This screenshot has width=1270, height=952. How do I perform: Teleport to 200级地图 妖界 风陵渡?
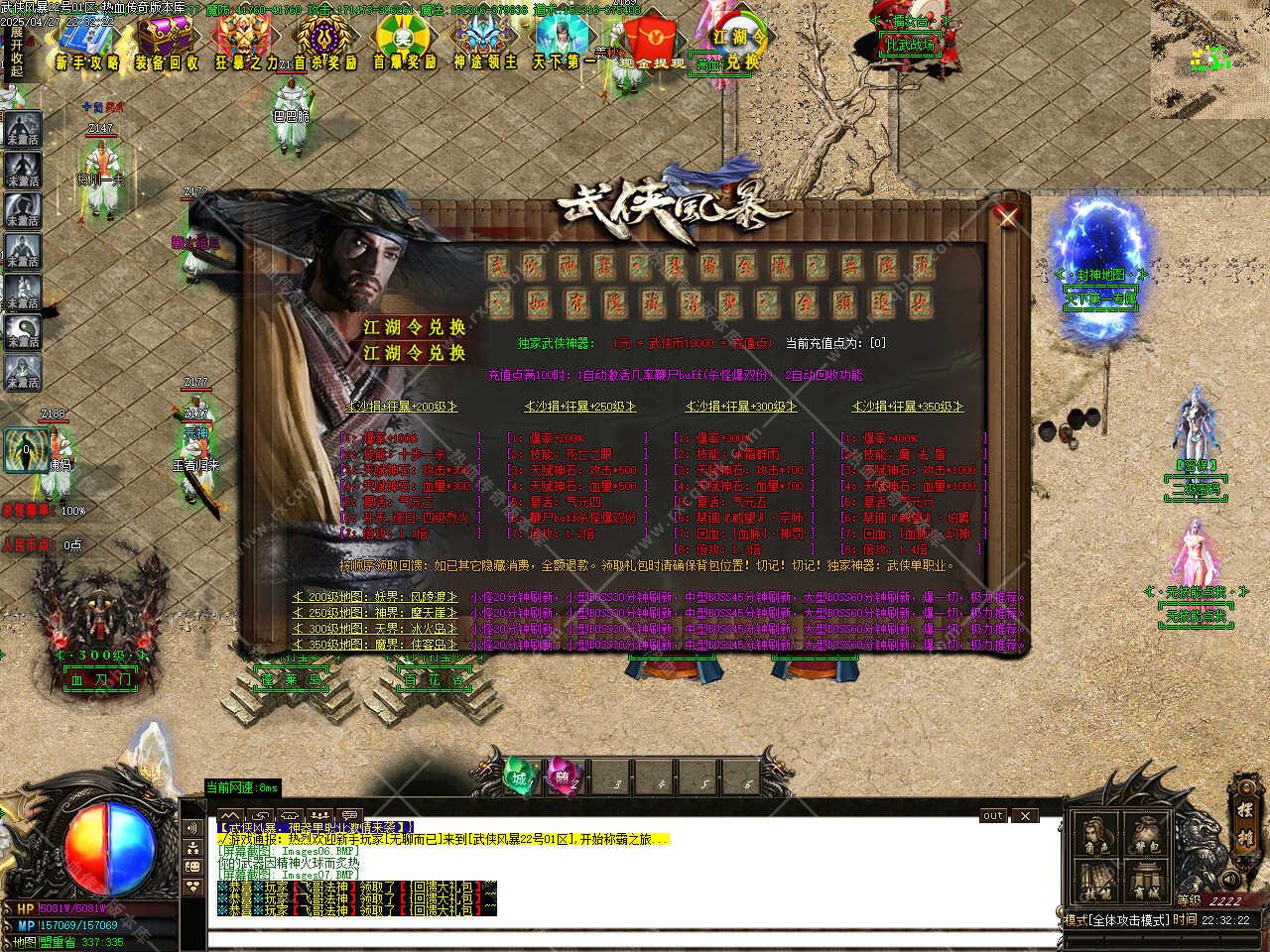tap(376, 598)
